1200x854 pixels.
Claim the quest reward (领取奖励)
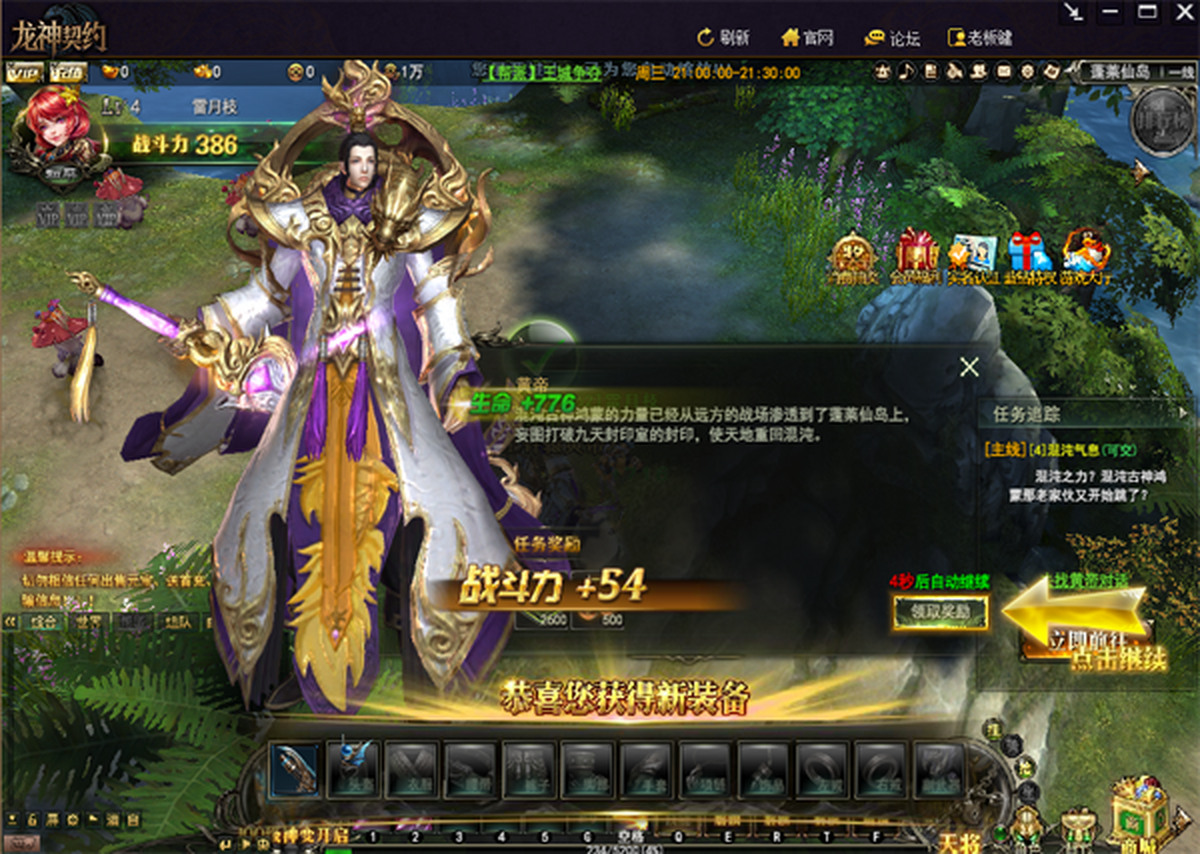pyautogui.click(x=940, y=612)
